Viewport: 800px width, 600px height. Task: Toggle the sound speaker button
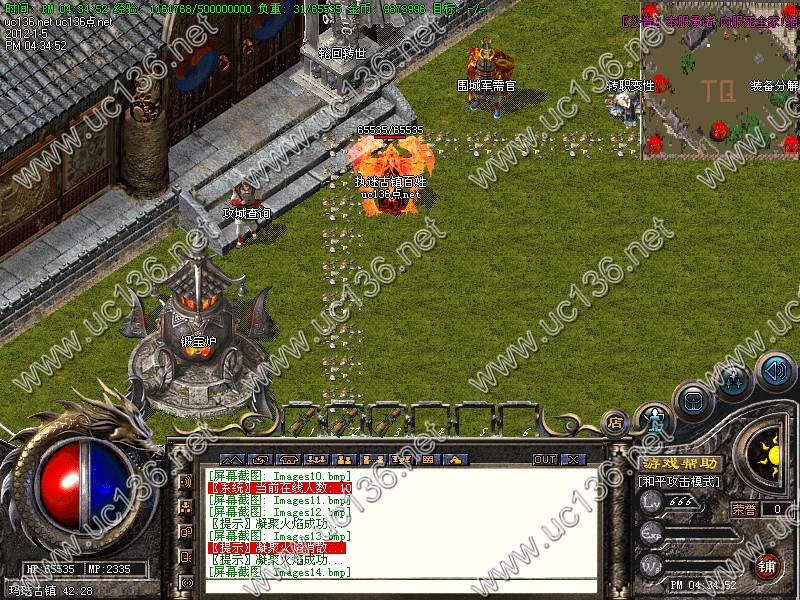(x=774, y=371)
